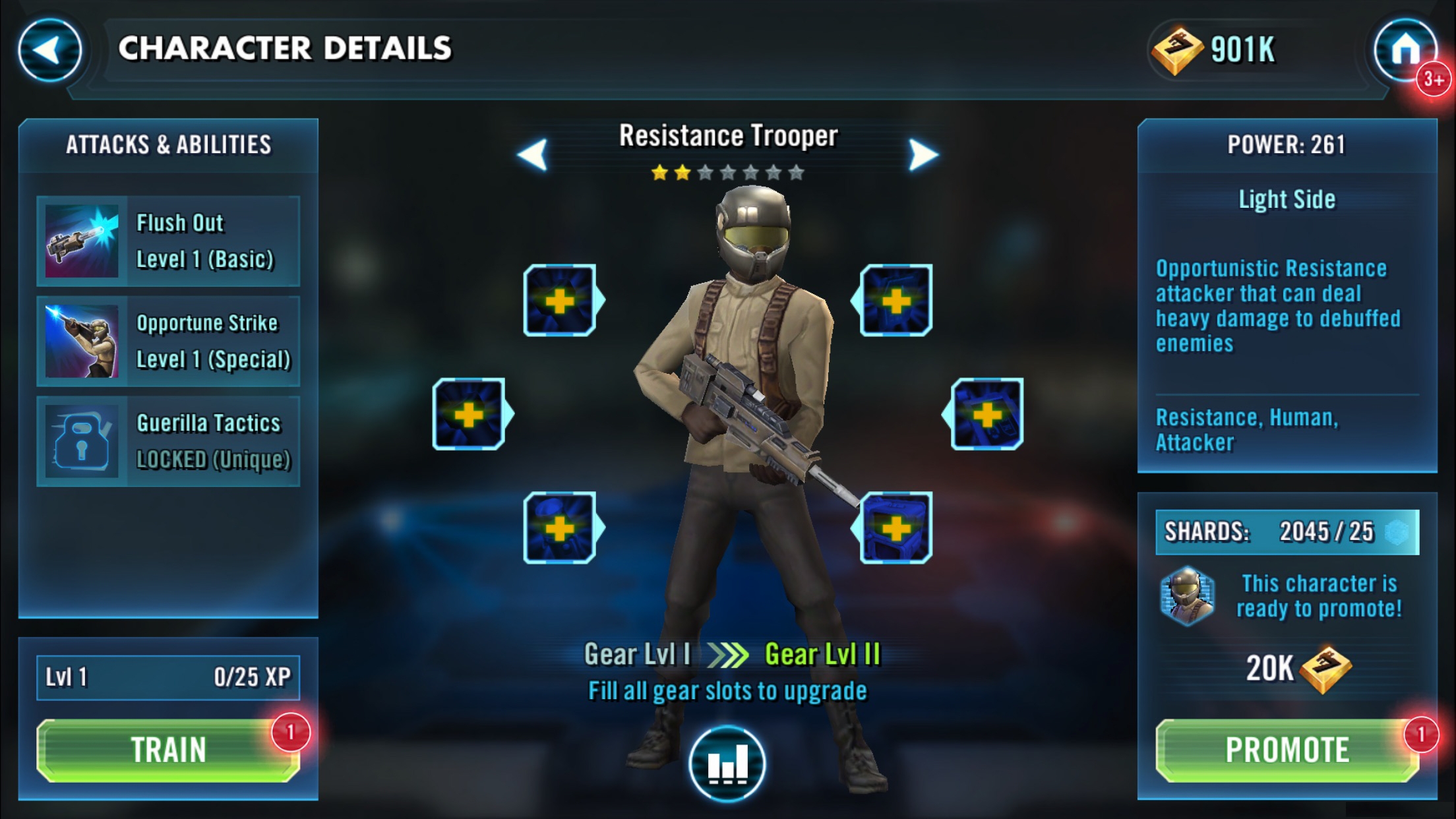Go back using the arrow button
Image resolution: width=1456 pixels, height=819 pixels.
tap(49, 50)
